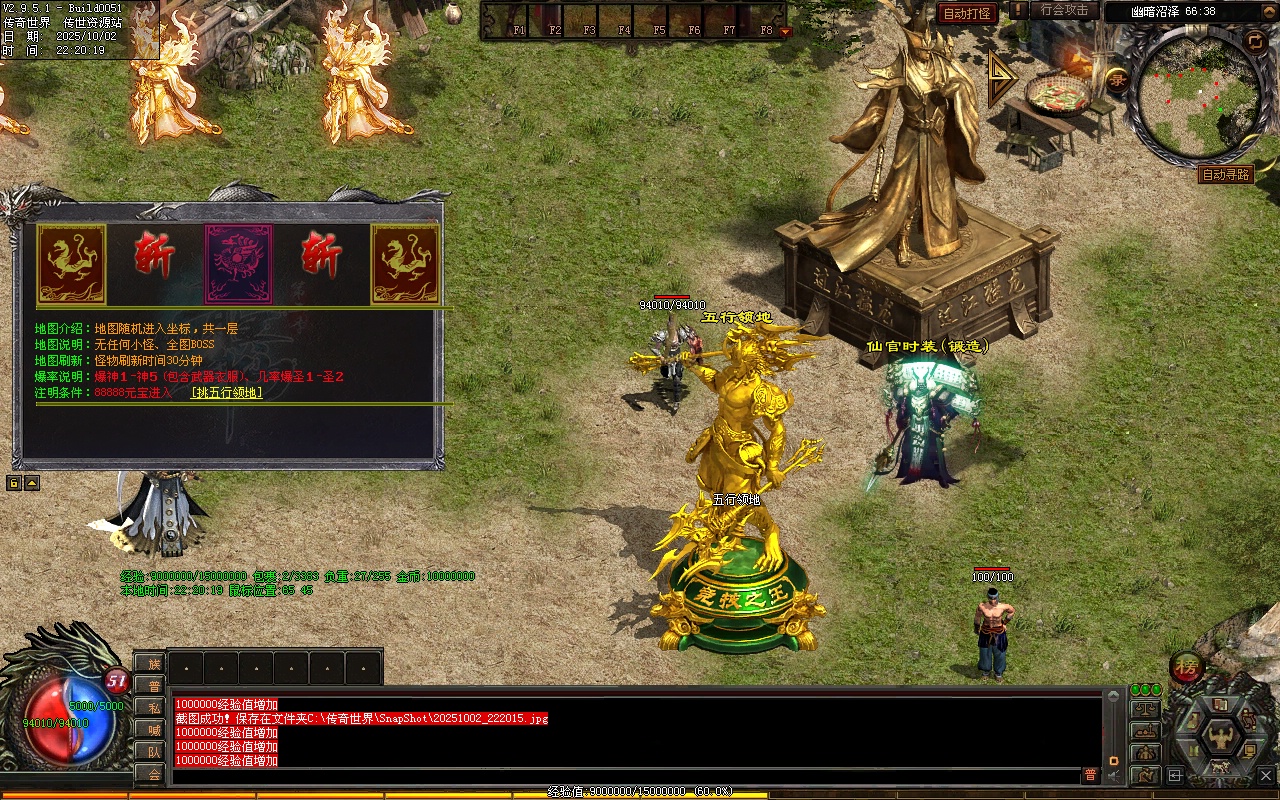Expand the golden triangle arrow panel
This screenshot has width=1280, height=800.
tap(1002, 77)
